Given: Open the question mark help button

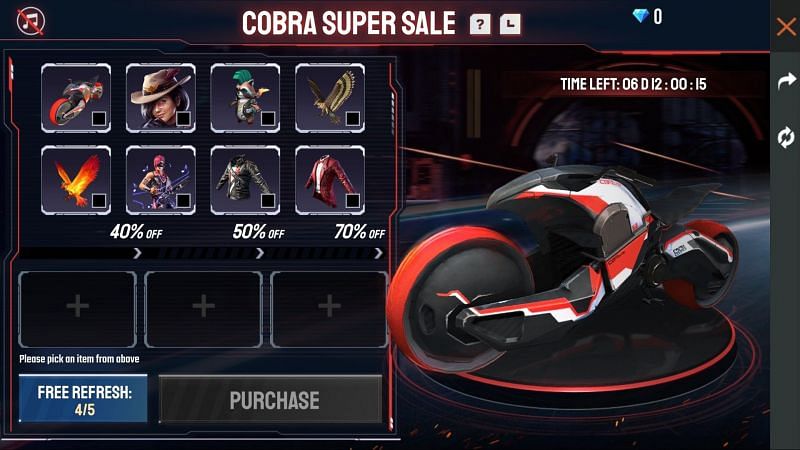Looking at the screenshot, I should point(480,23).
